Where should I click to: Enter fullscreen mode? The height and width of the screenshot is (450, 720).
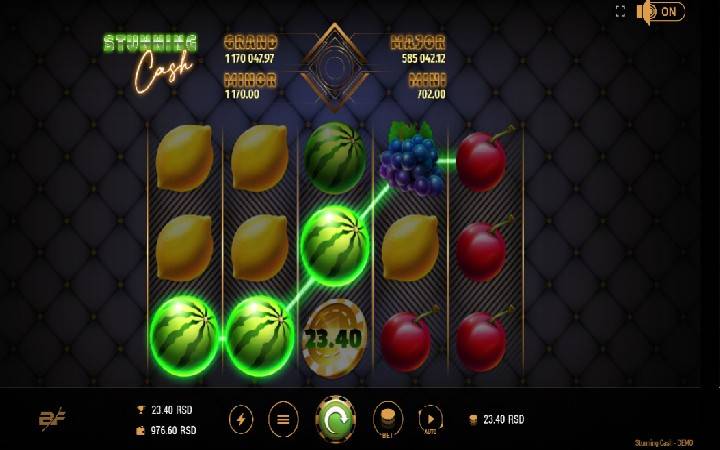pos(620,12)
